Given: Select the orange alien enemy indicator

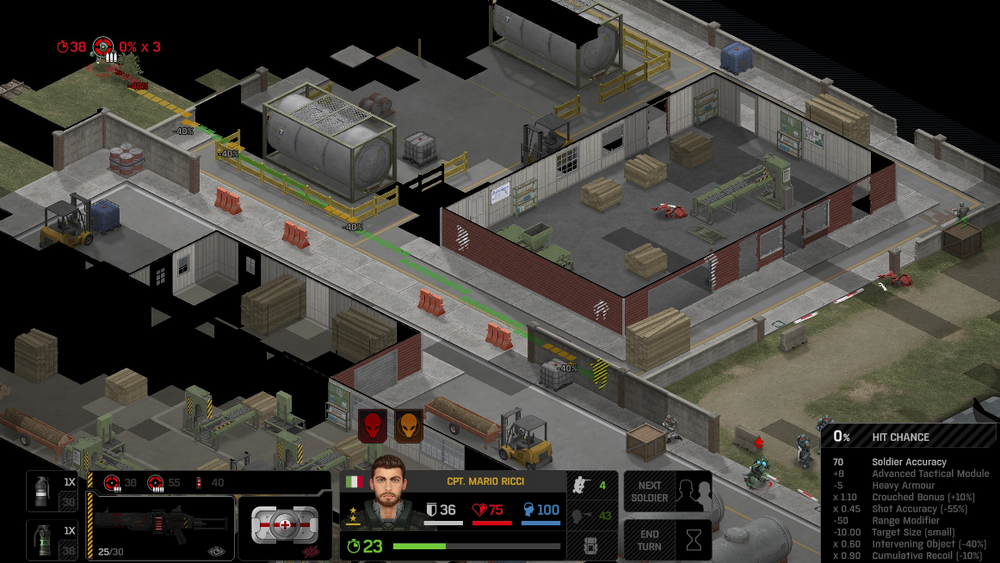Looking at the screenshot, I should pyautogui.click(x=407, y=425).
